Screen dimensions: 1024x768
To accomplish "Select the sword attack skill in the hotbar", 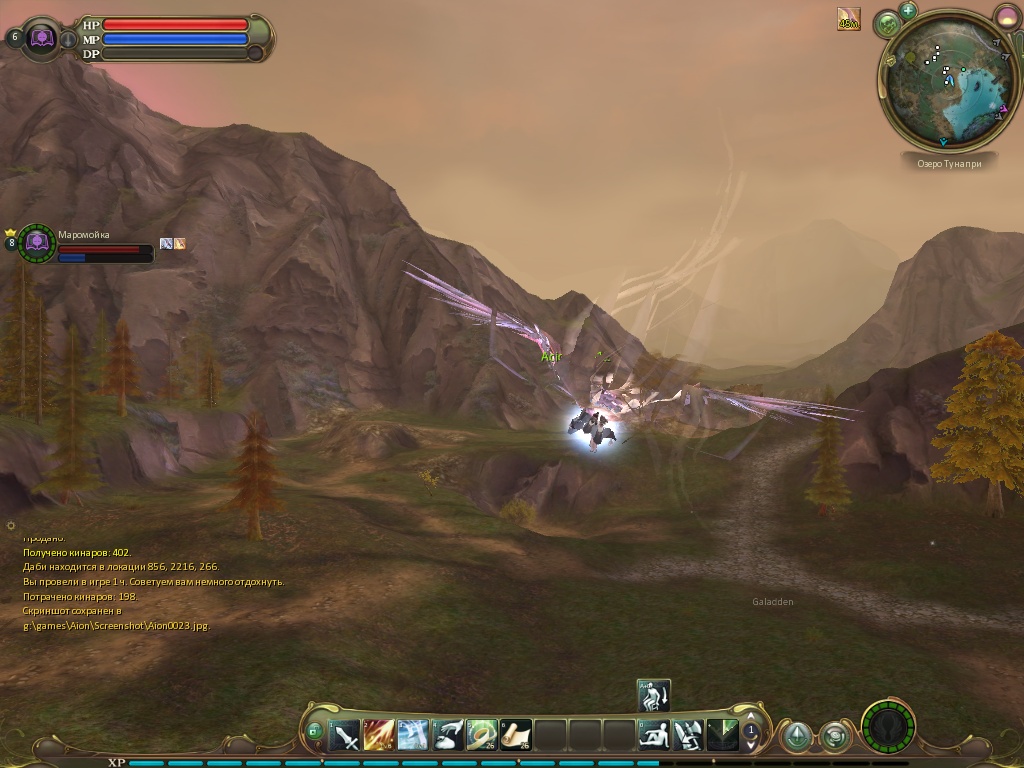I will click(345, 736).
